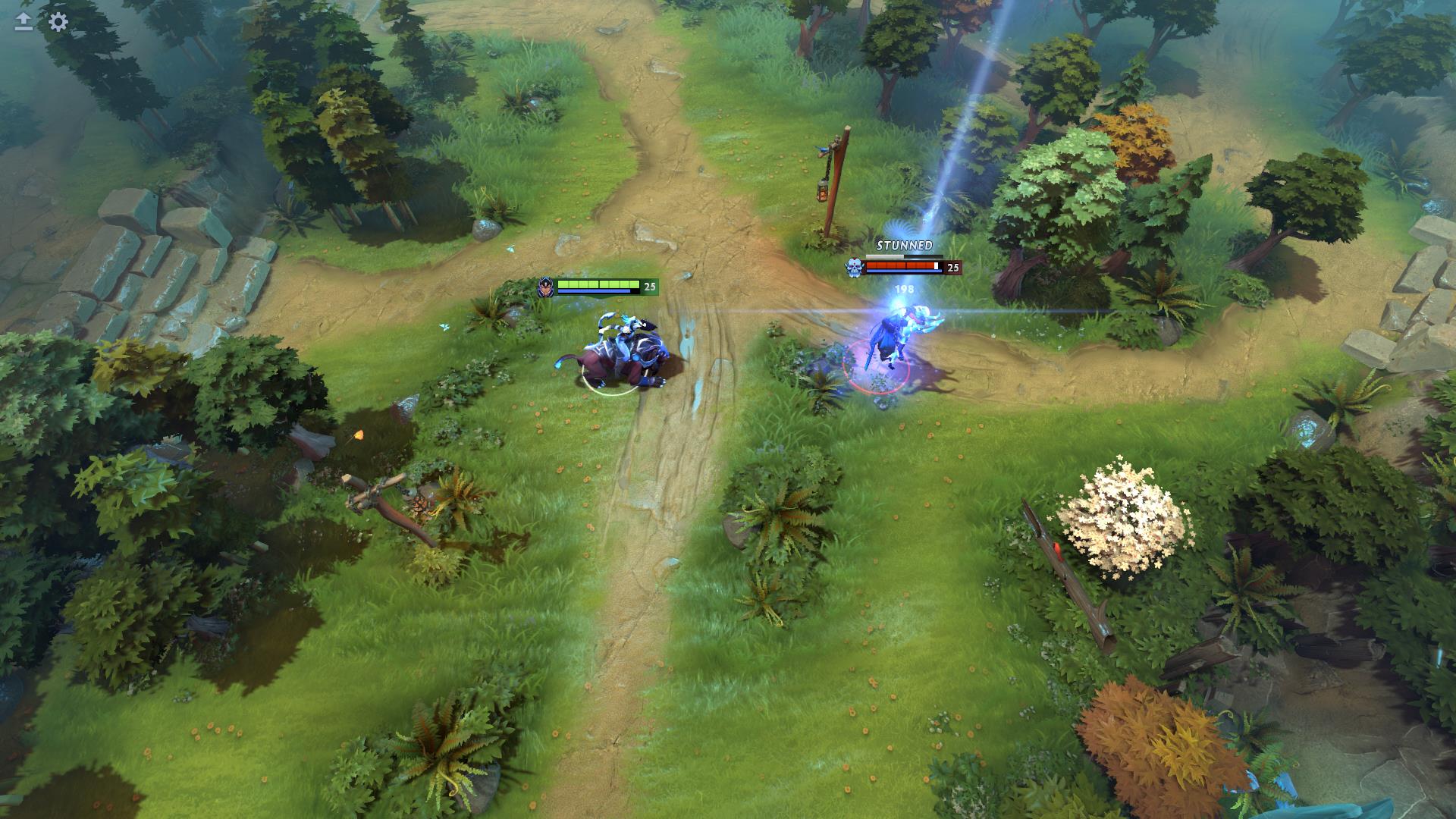Toggle the STUNNED status label
1456x819 pixels.
(x=905, y=245)
